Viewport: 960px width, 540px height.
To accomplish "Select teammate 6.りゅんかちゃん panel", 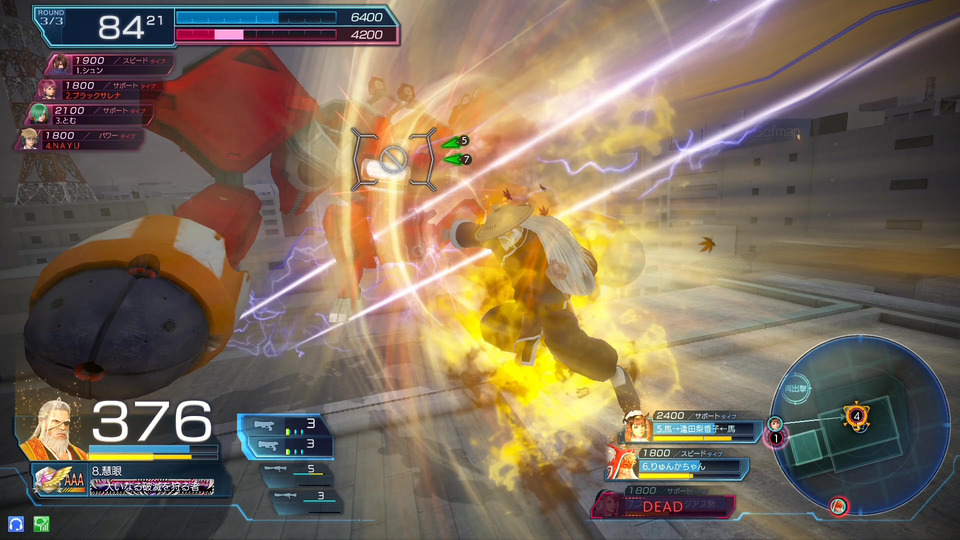I will click(x=678, y=466).
